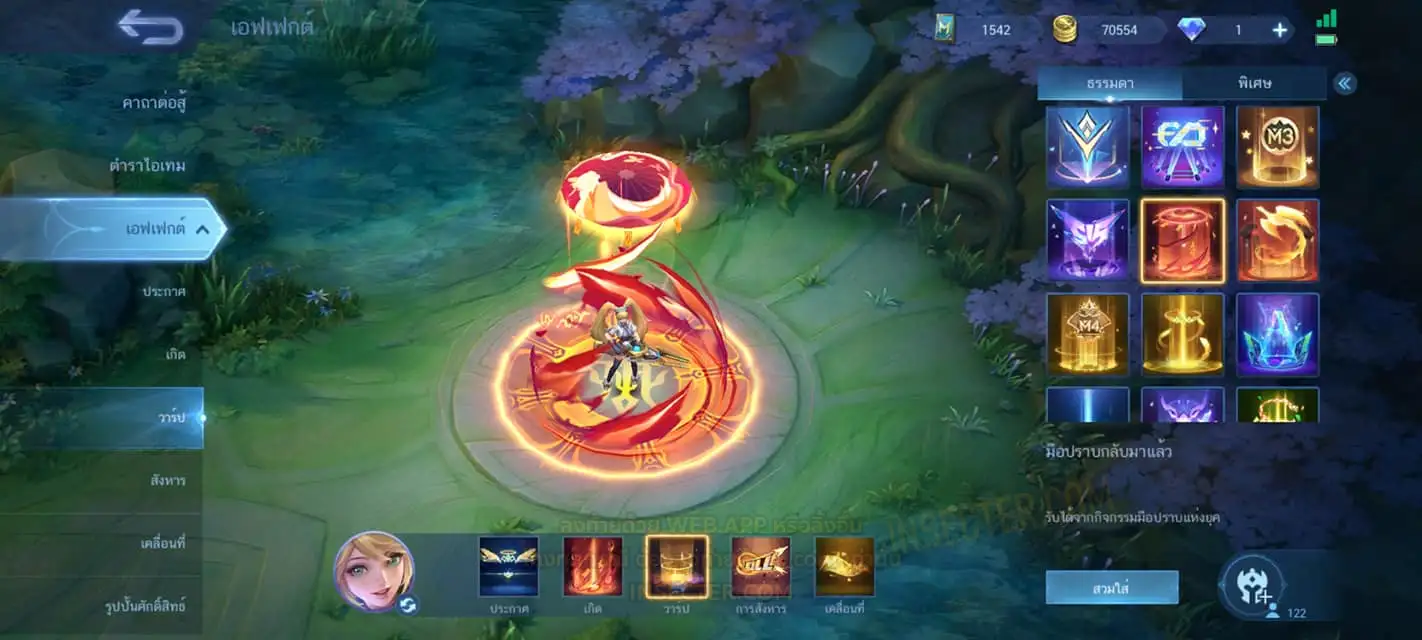Image resolution: width=1422 pixels, height=640 pixels.
Task: Open the คาถาต่อสู้ menu entry
Action: [x=155, y=102]
